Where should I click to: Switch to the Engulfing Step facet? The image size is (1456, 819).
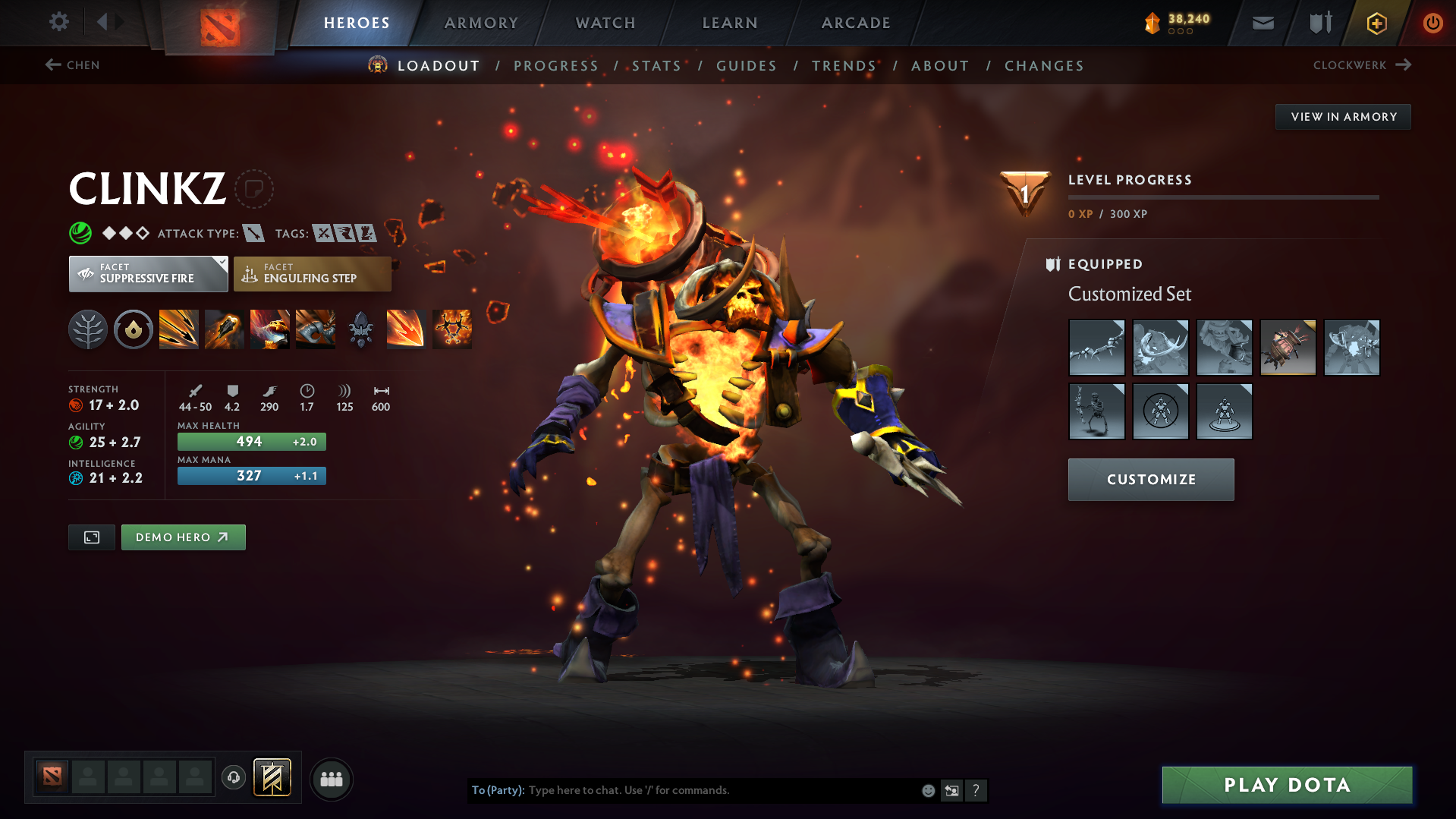312,273
